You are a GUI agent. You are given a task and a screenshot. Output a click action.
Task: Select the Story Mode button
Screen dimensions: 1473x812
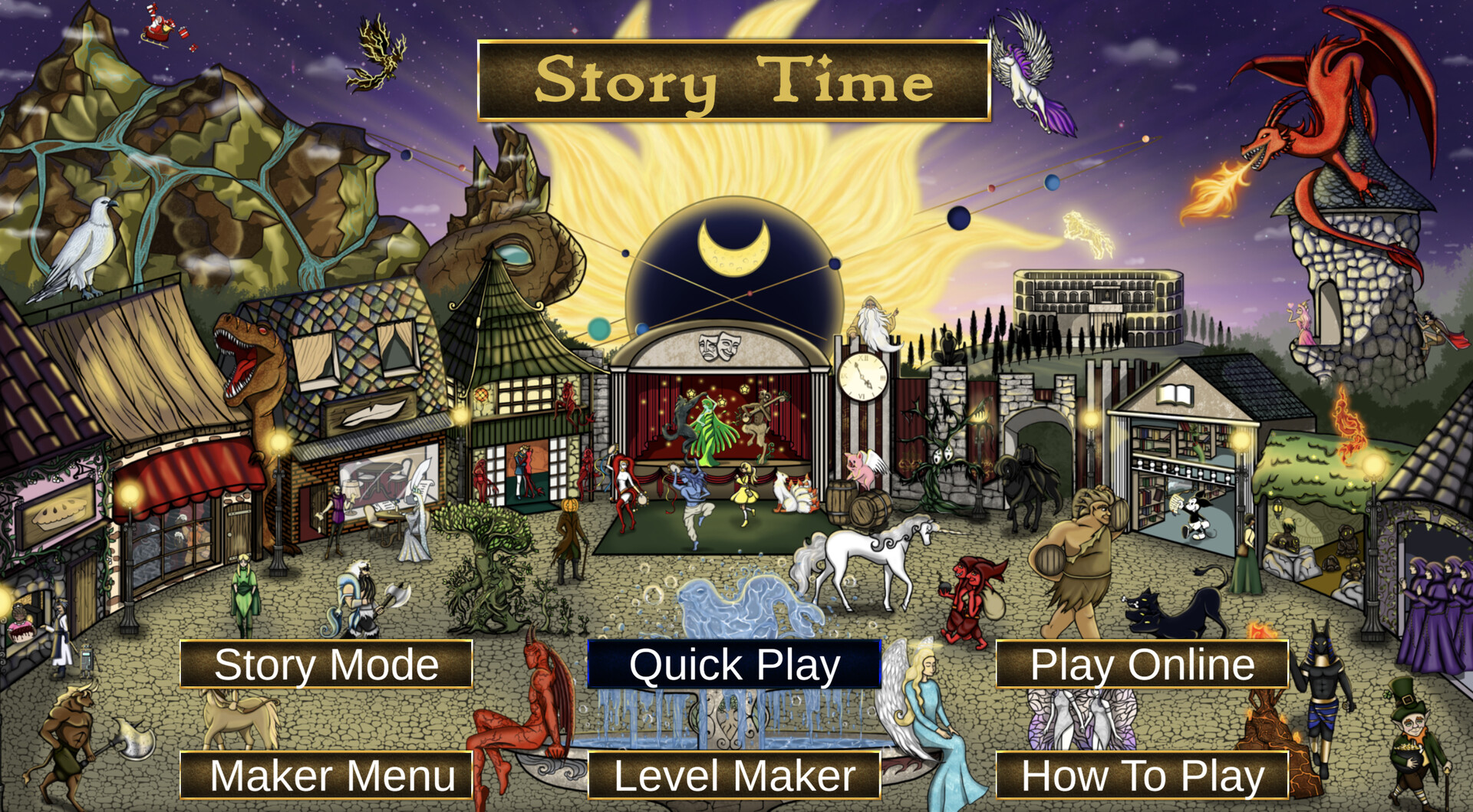point(326,666)
